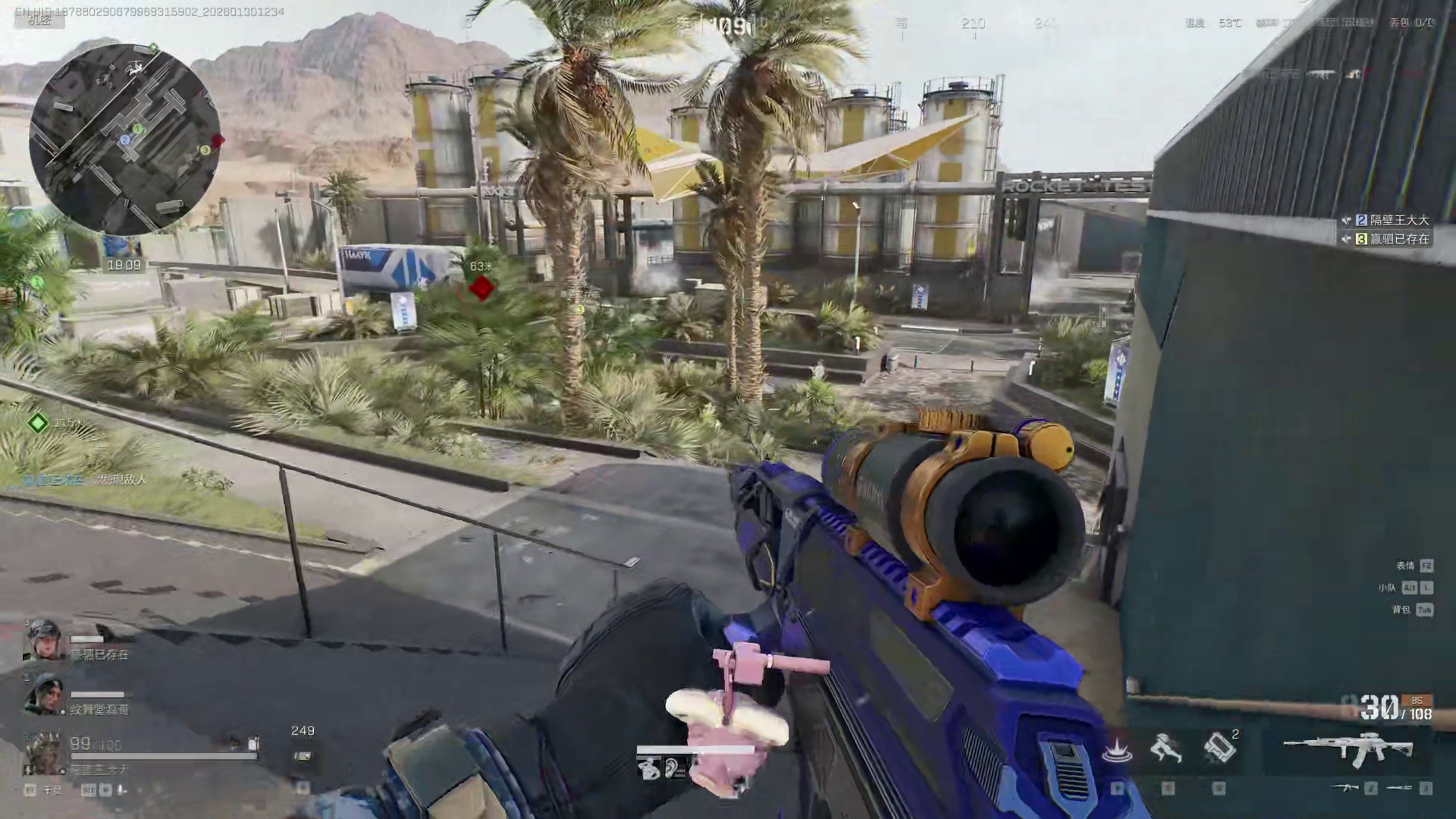Viewport: 1456px width, 819px height.
Task: Select your own operator portrait
Action: pyautogui.click(x=42, y=752)
